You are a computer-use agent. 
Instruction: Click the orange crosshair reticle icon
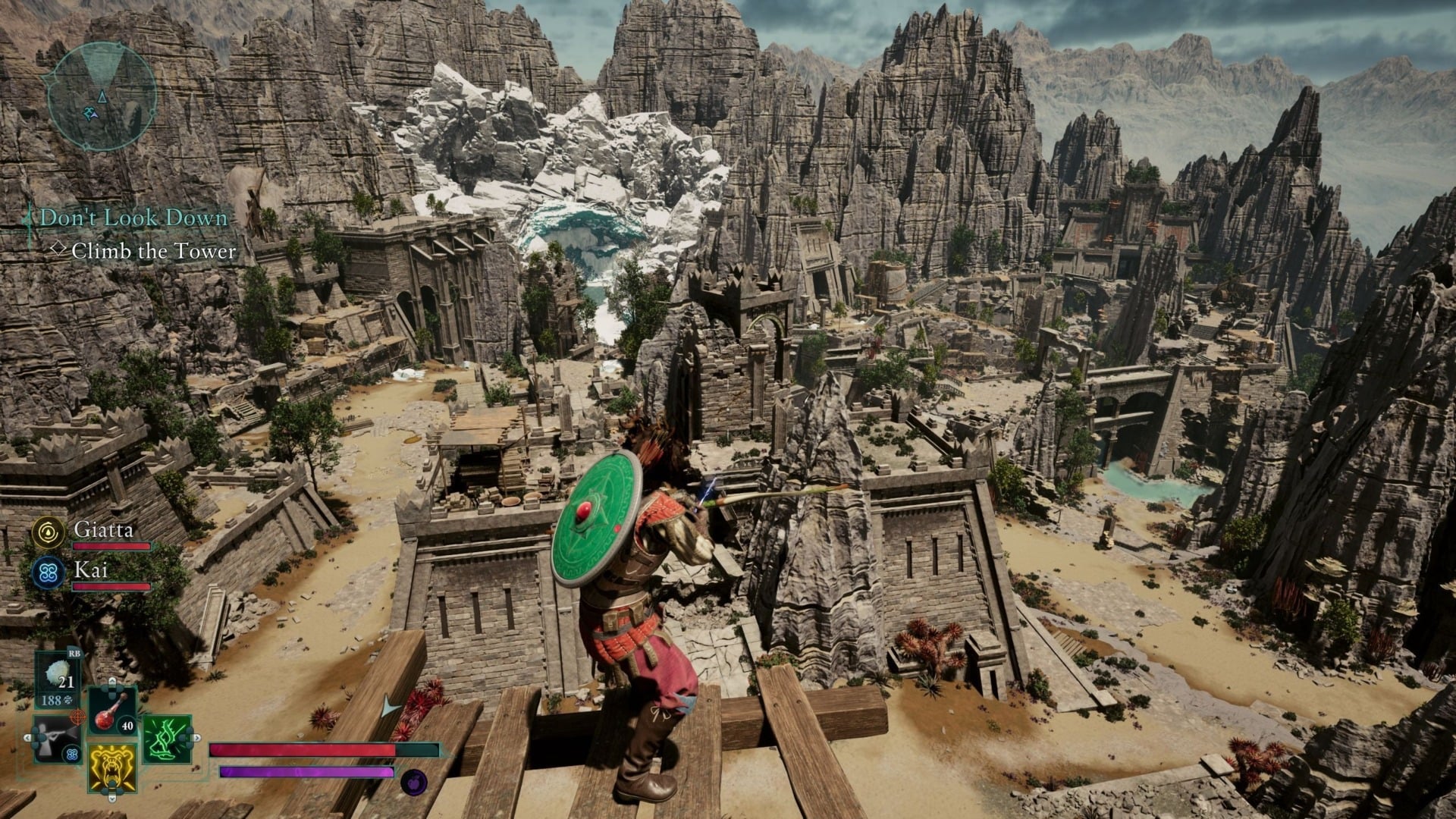pos(77,717)
